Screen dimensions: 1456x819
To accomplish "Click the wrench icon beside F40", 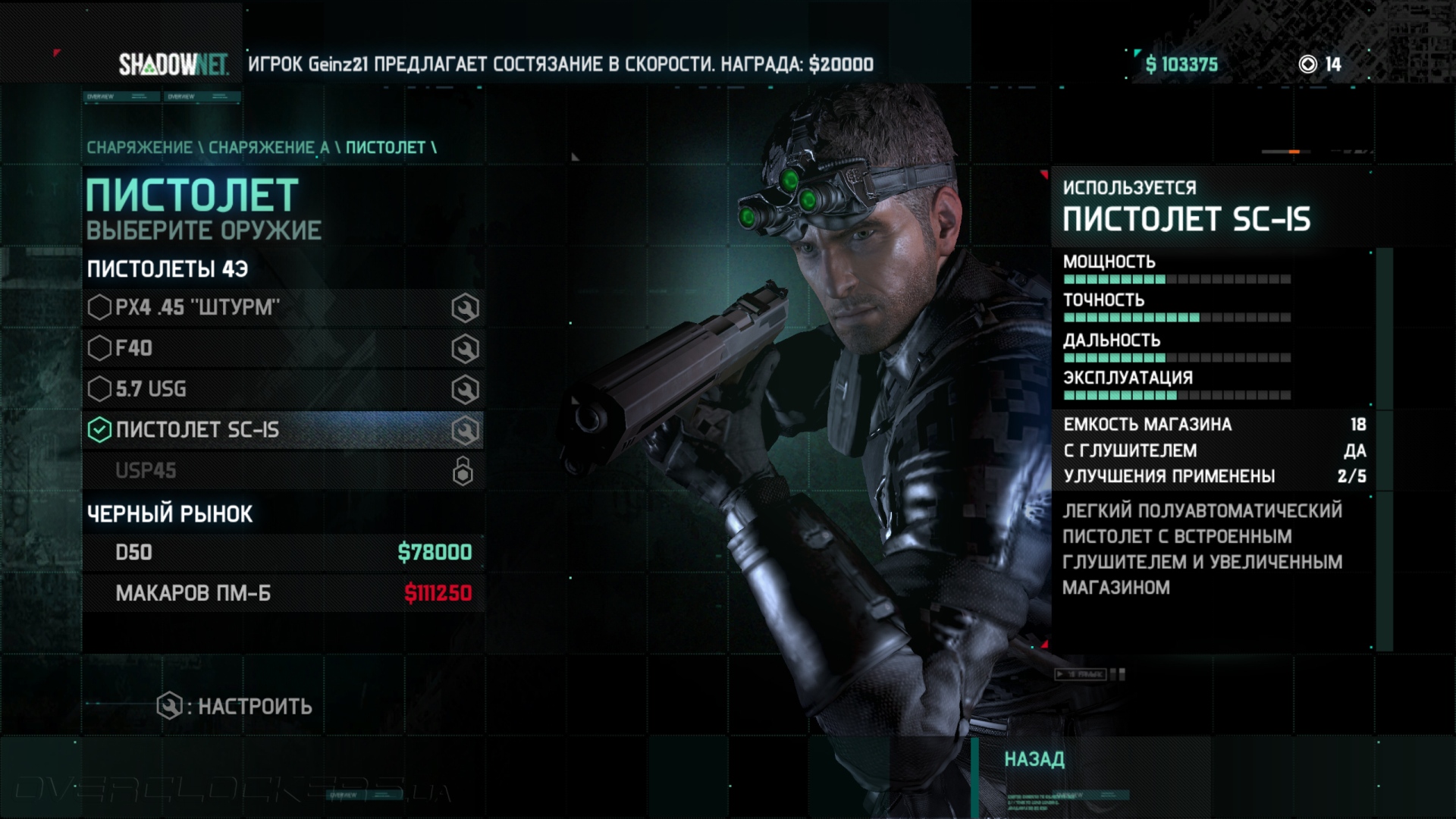I will point(465,350).
